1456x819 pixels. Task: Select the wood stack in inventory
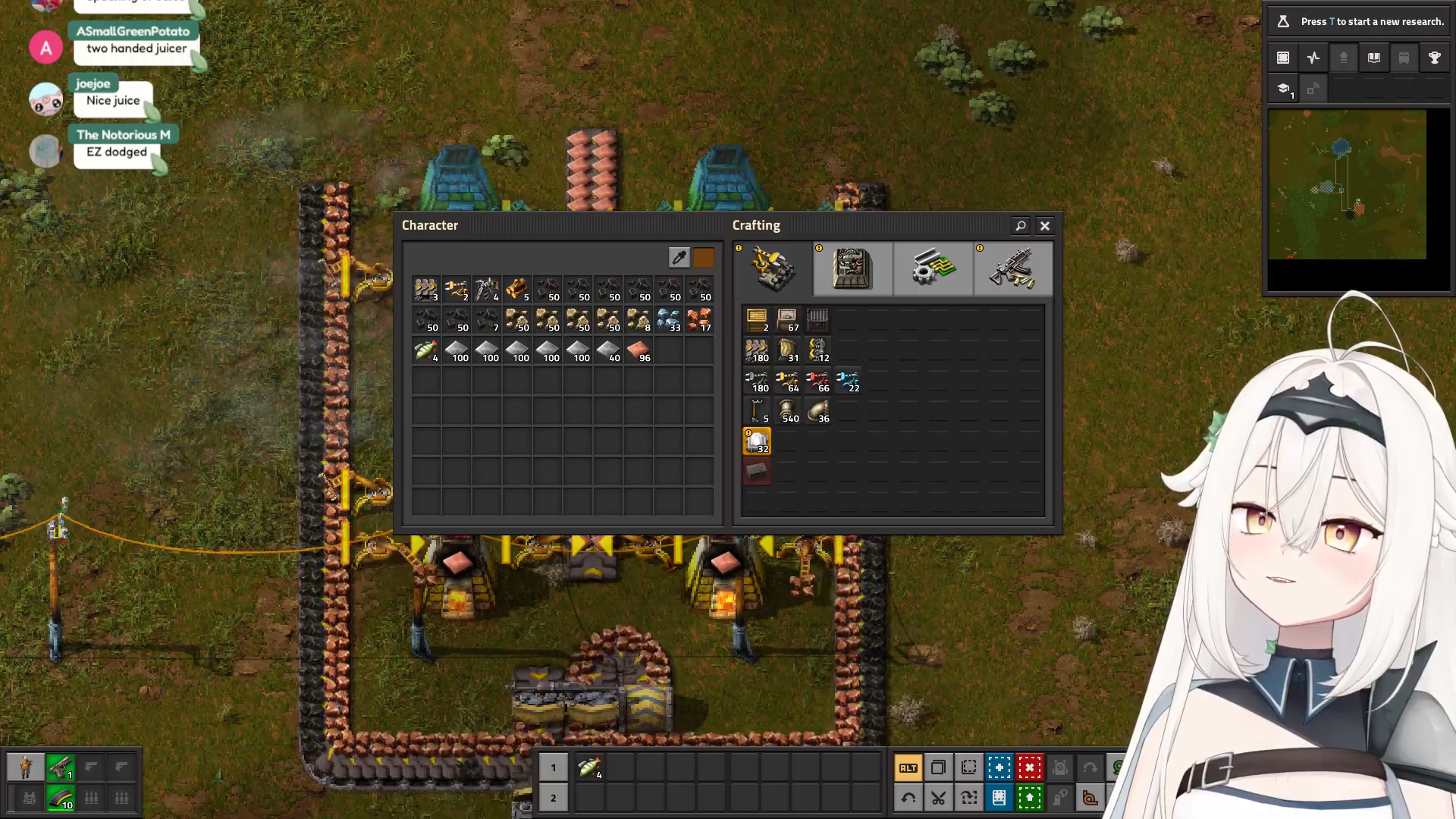[517, 290]
